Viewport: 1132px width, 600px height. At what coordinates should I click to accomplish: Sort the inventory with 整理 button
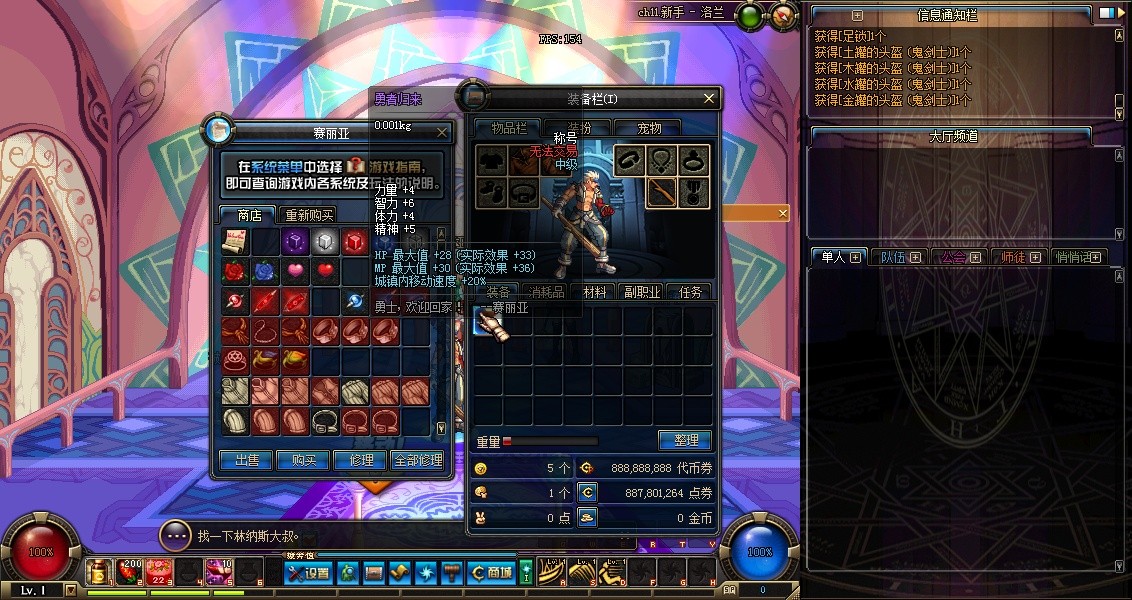[684, 440]
